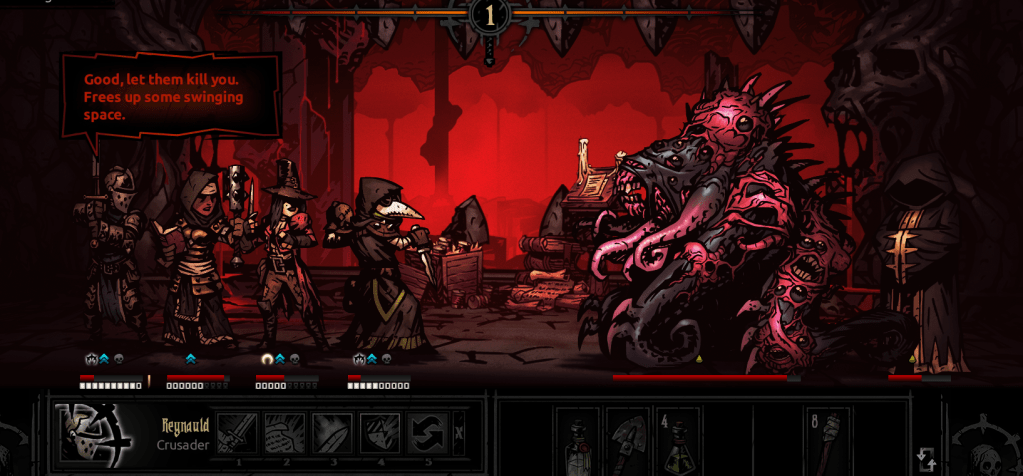This screenshot has width=1023, height=476.
Task: Pass the turn with the X button
Action: click(x=459, y=433)
